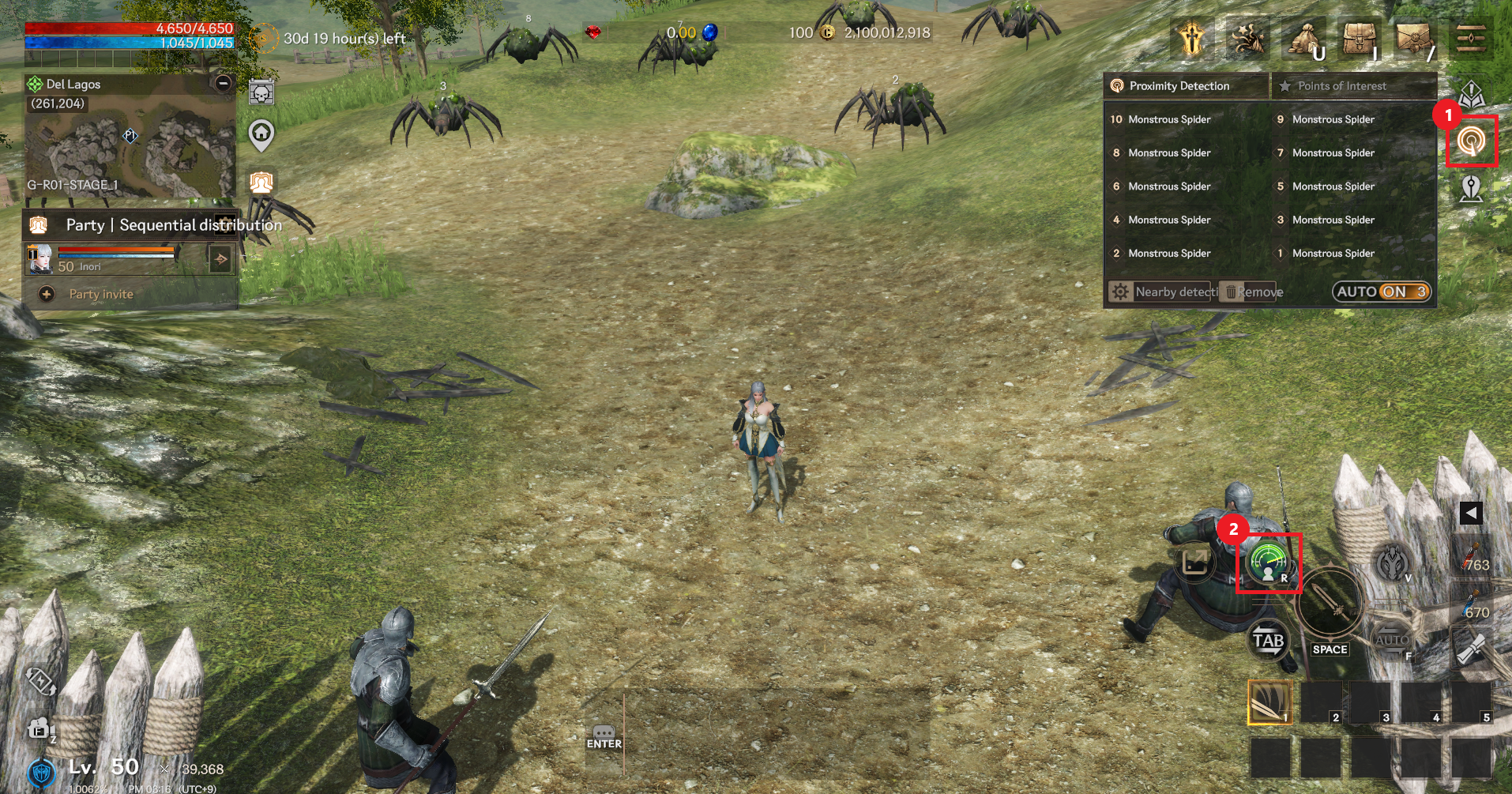Select Monstrous Spider number 10 in list
1512x794 pixels.
1160,119
